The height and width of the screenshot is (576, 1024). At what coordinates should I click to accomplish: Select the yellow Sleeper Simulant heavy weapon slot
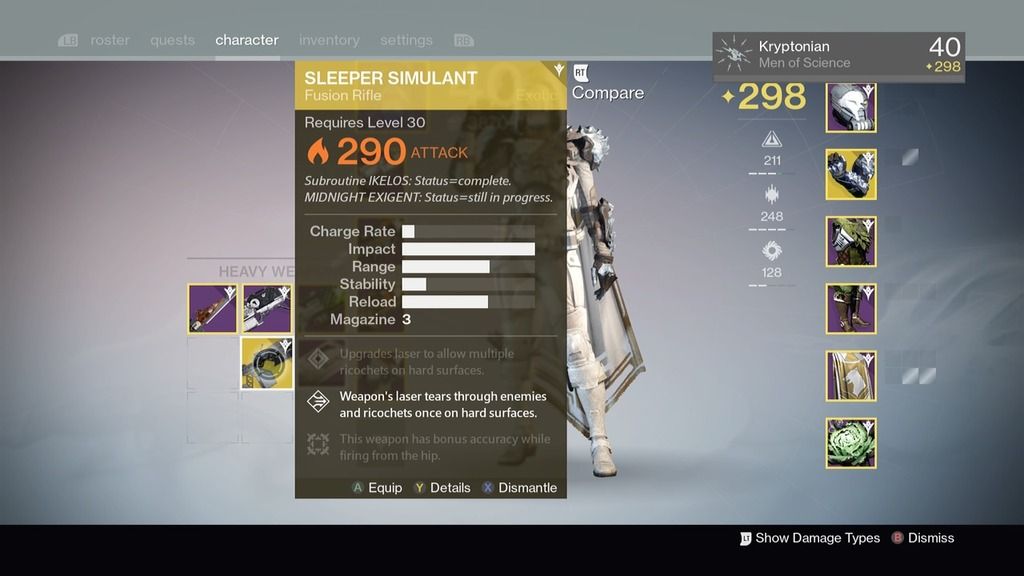coord(266,362)
